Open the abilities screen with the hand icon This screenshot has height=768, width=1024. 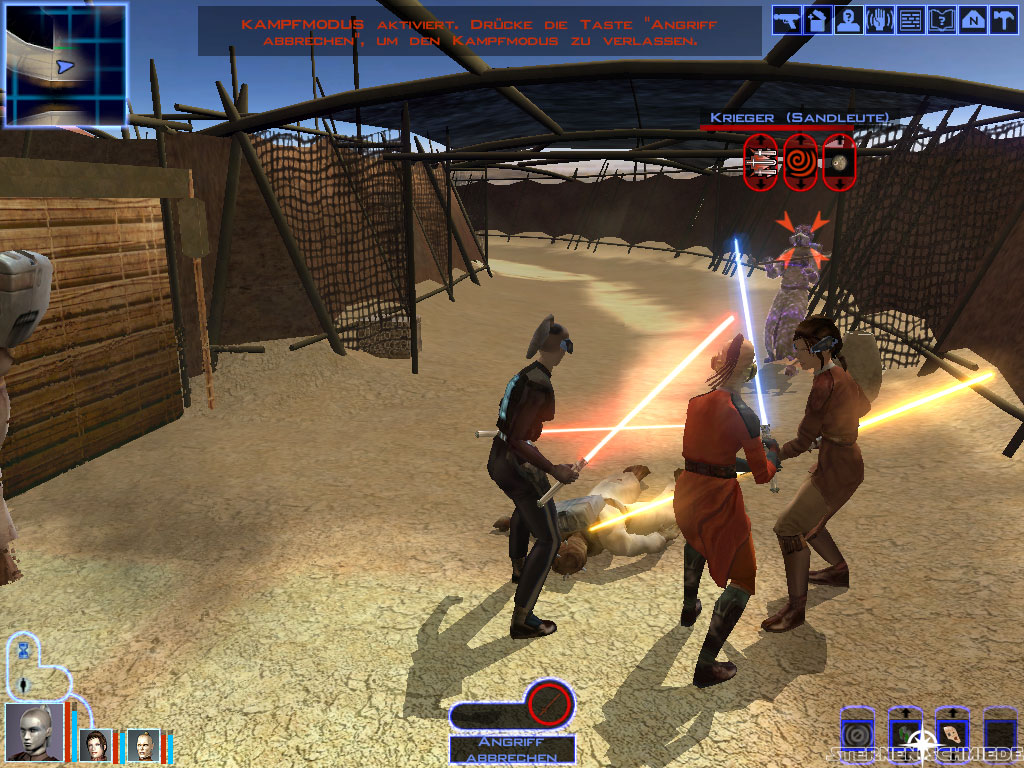pyautogui.click(x=880, y=19)
